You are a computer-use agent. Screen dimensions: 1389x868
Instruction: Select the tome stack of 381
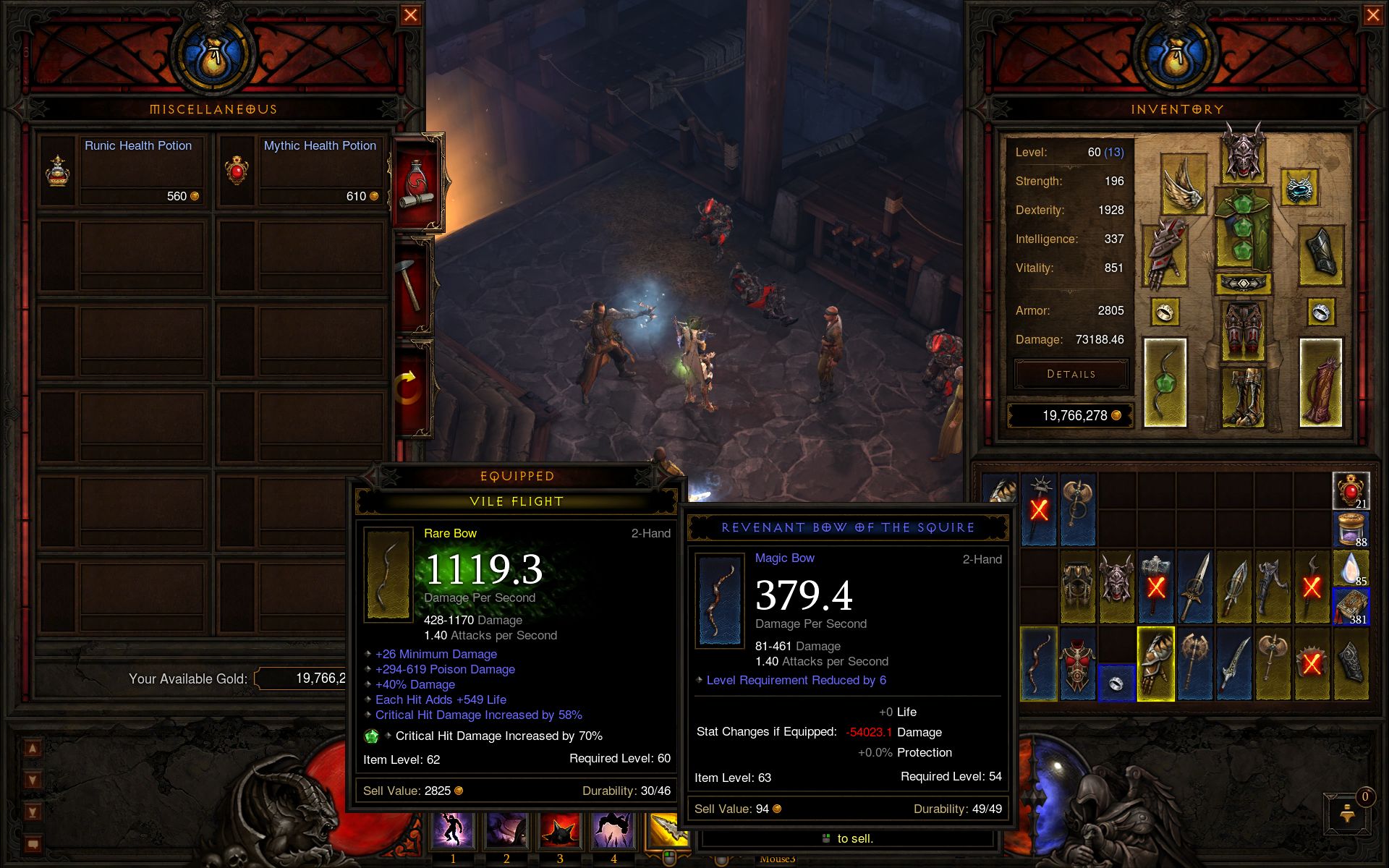pyautogui.click(x=1350, y=606)
